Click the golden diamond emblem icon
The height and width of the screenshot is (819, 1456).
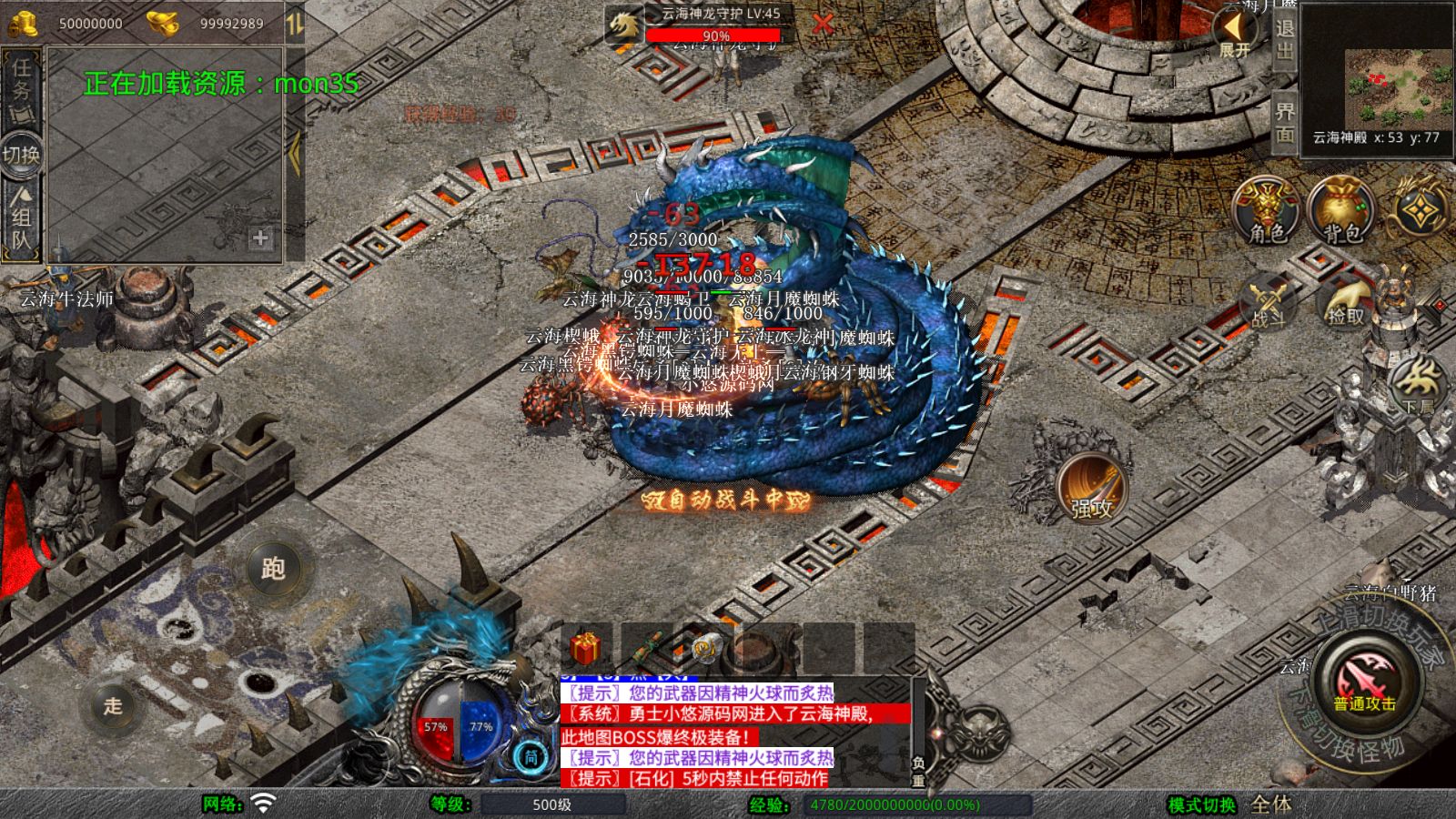(1418, 211)
